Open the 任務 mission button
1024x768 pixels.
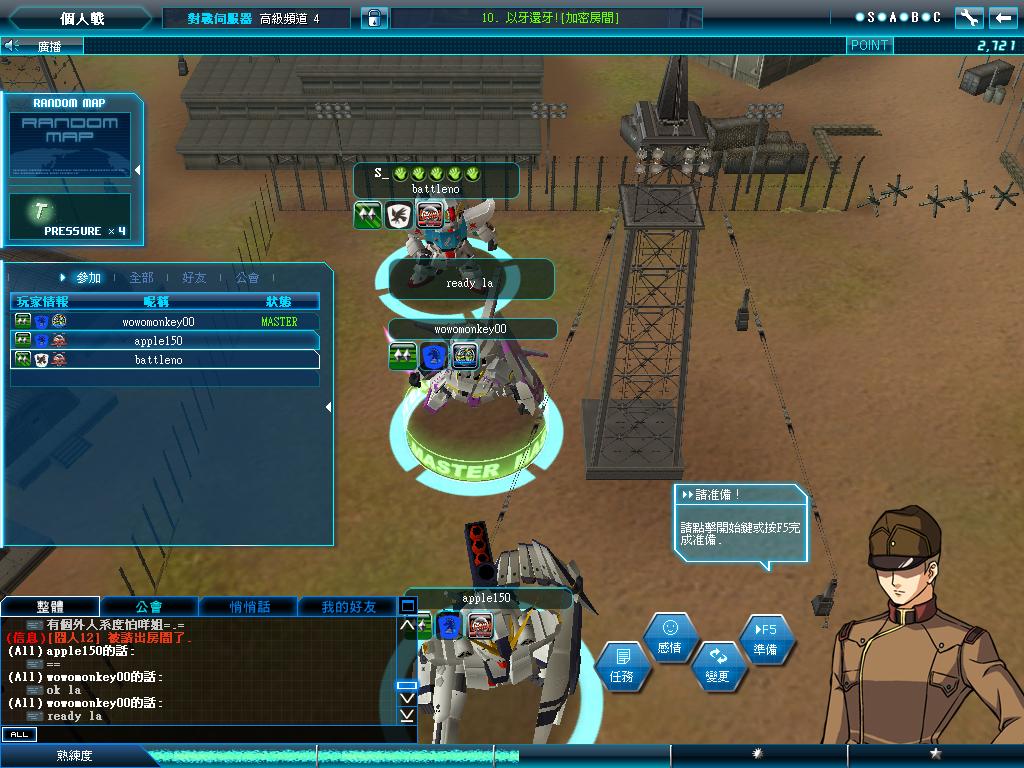point(621,665)
